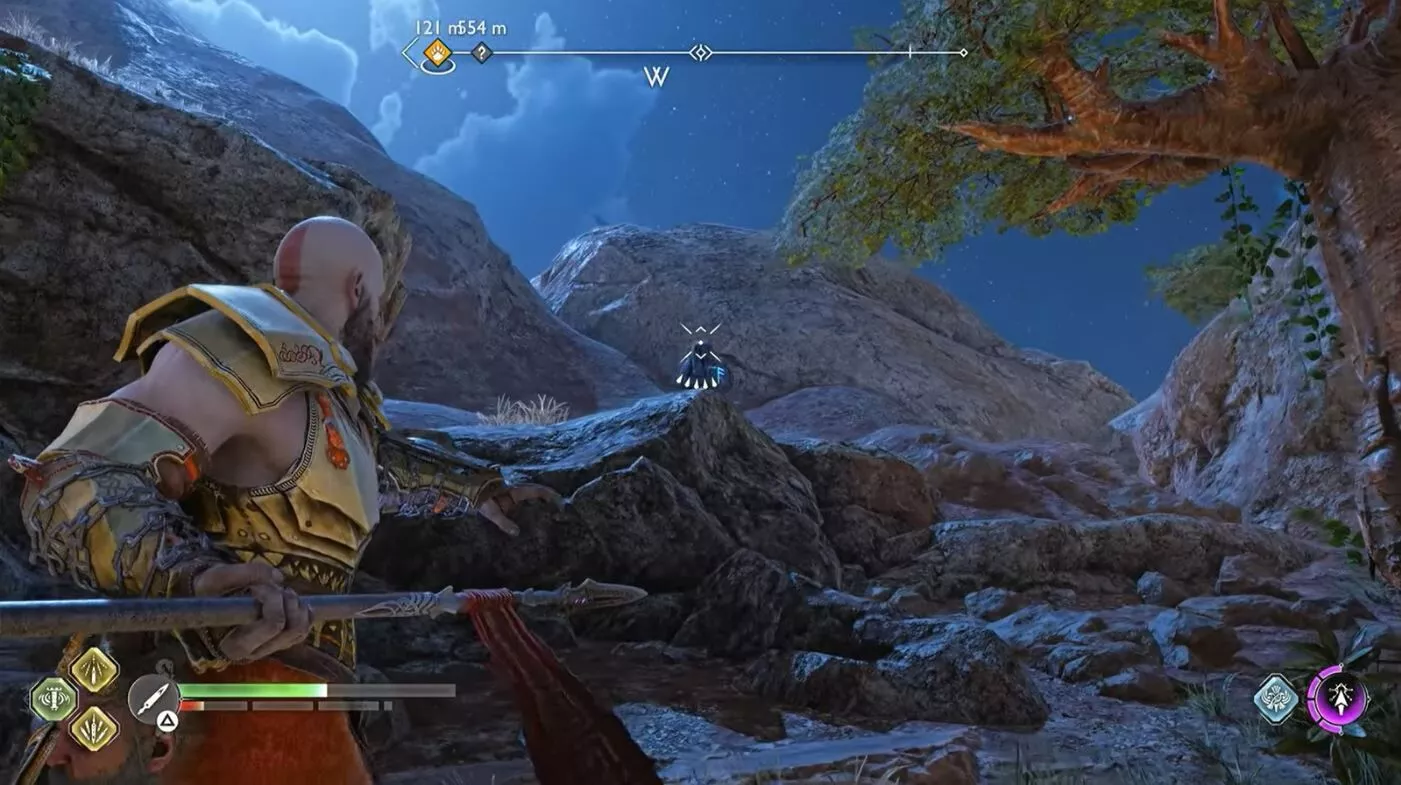
Task: Click the small diamond at compass right end
Action: [x=964, y=52]
